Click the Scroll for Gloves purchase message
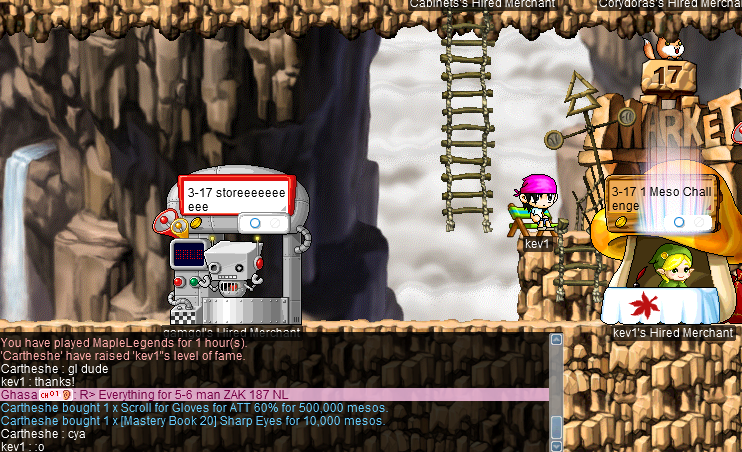The image size is (742, 452). (194, 408)
